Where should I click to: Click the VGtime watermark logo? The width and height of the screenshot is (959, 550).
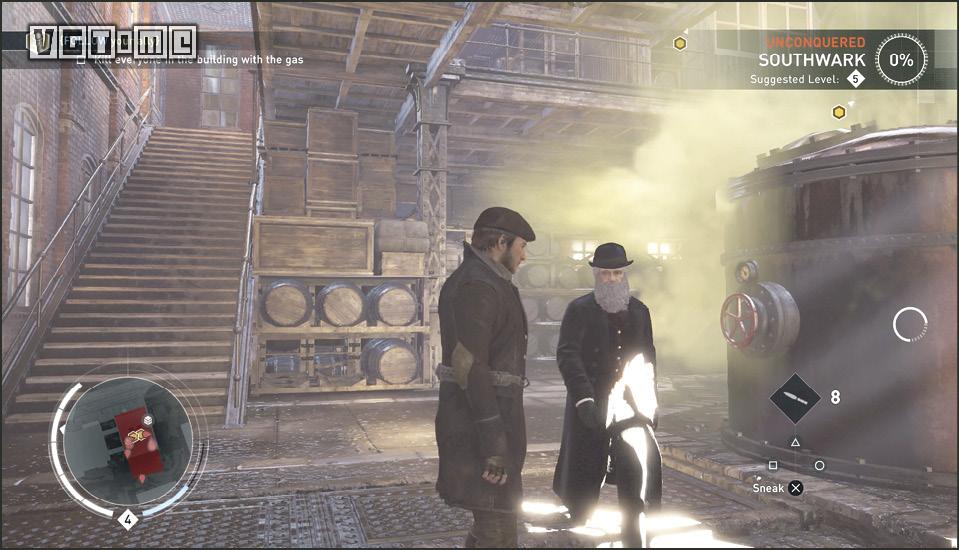point(112,41)
